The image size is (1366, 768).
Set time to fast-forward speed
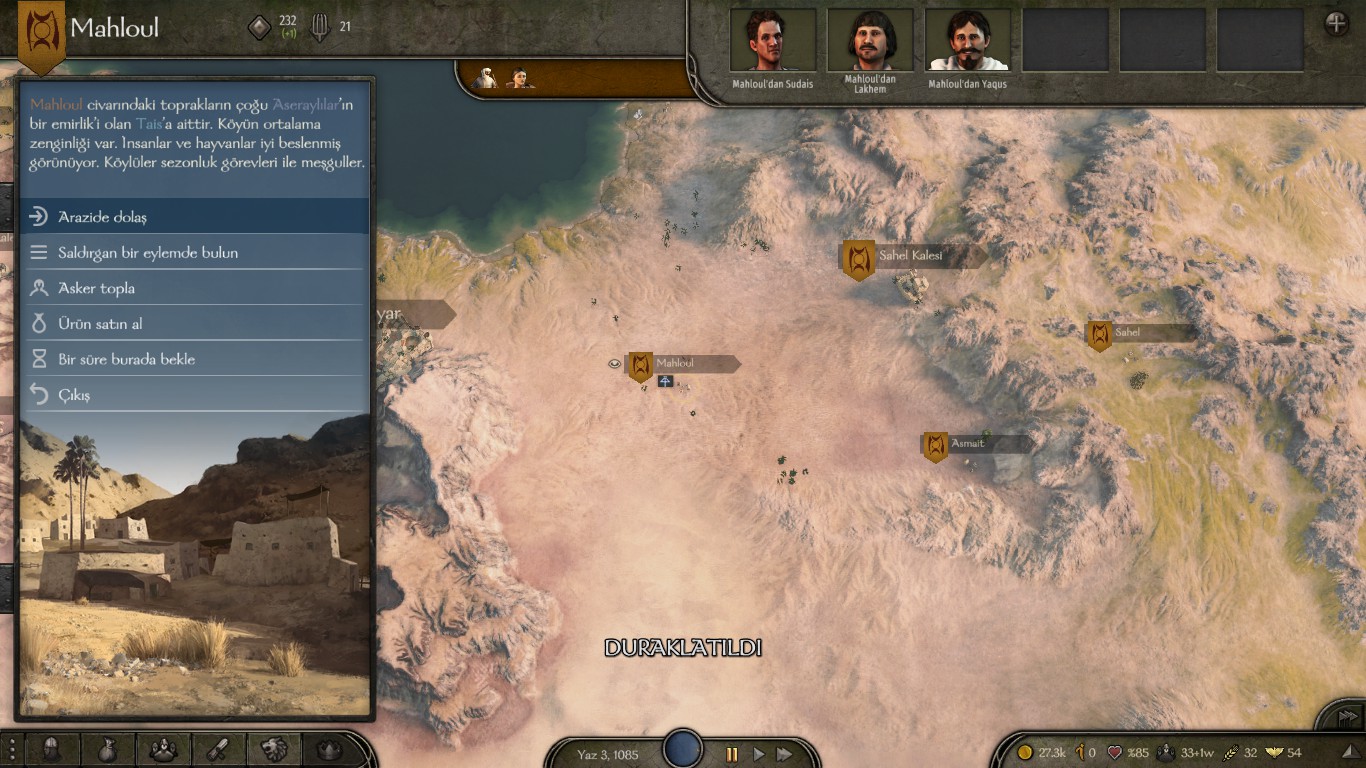pyautogui.click(x=785, y=754)
